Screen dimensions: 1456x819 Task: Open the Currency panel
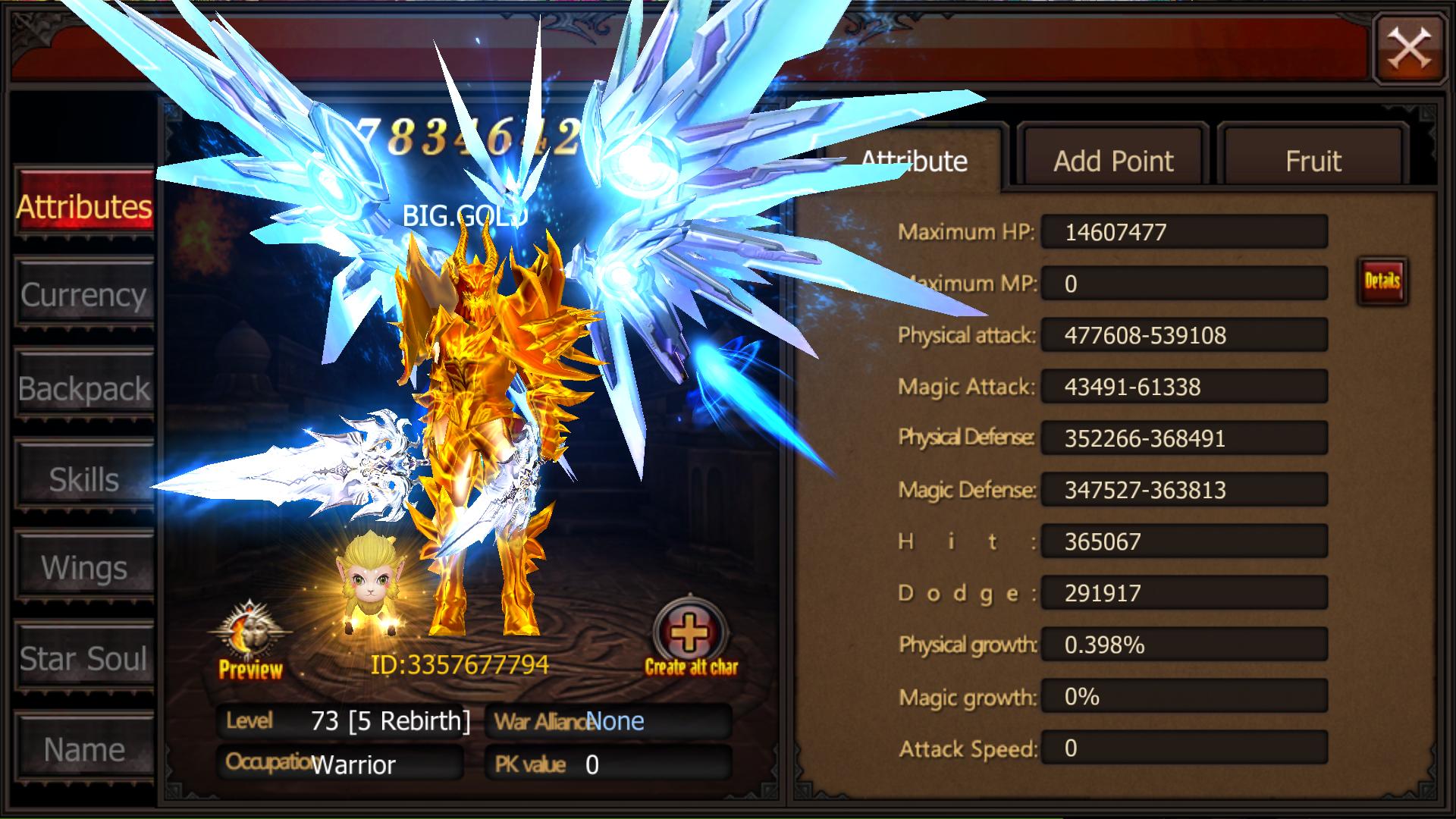tap(85, 296)
